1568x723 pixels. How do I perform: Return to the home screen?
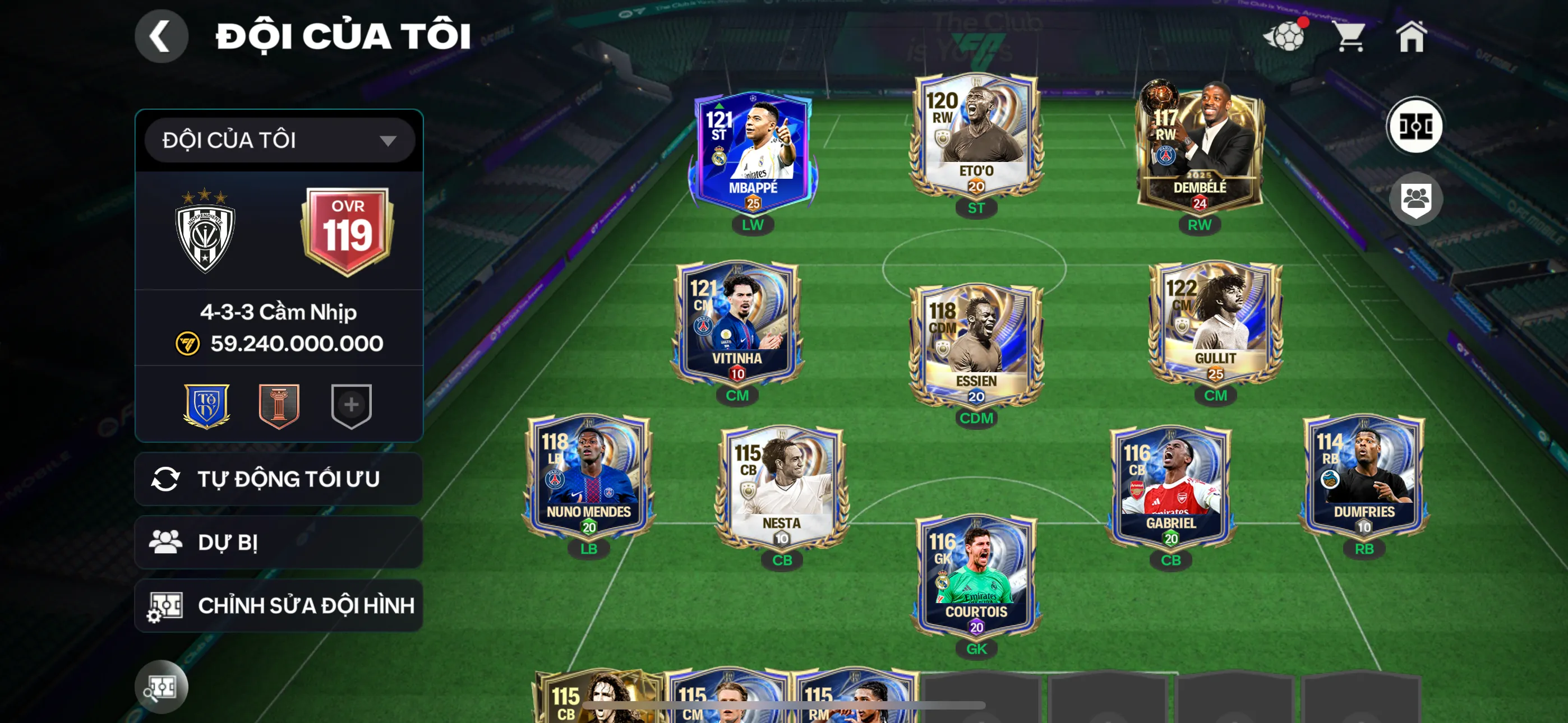coord(1411,36)
